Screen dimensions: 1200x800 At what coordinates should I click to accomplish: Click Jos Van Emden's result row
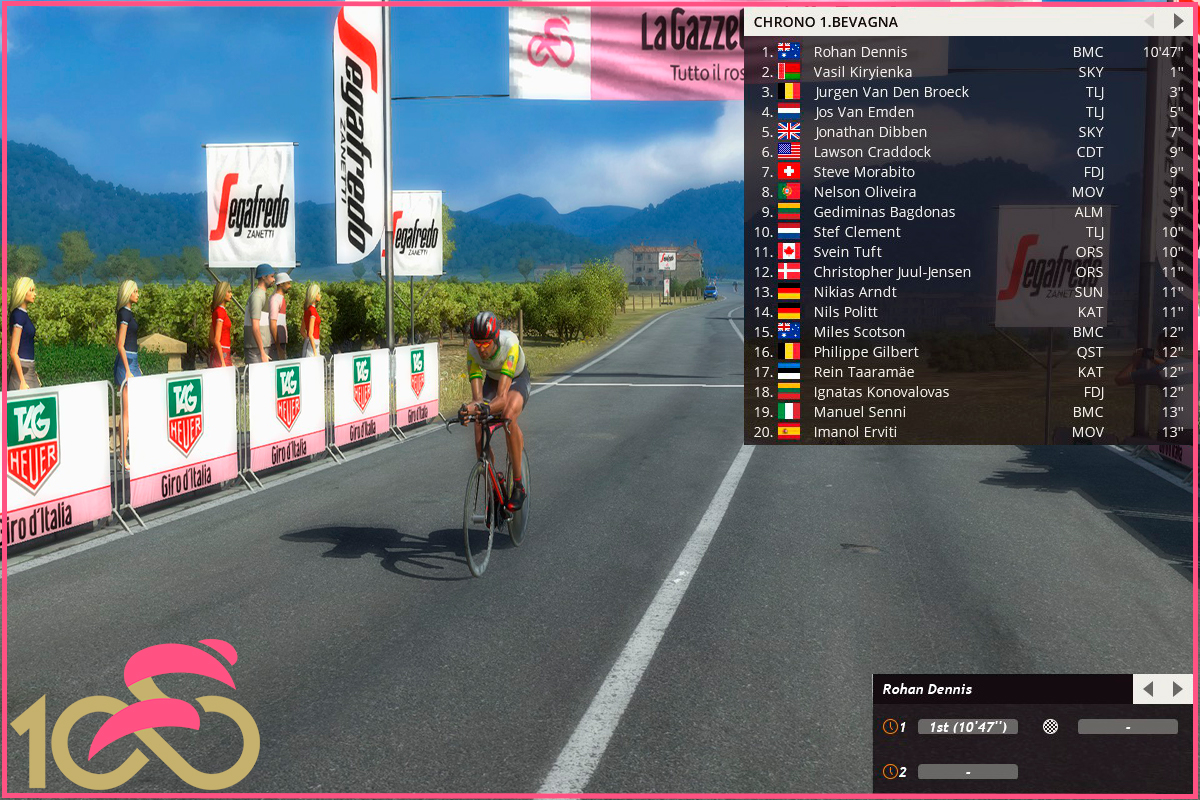[x=863, y=112]
